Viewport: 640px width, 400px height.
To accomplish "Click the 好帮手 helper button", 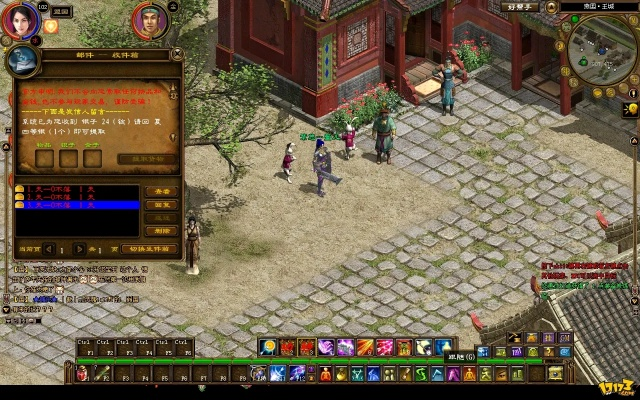I will coord(521,6).
